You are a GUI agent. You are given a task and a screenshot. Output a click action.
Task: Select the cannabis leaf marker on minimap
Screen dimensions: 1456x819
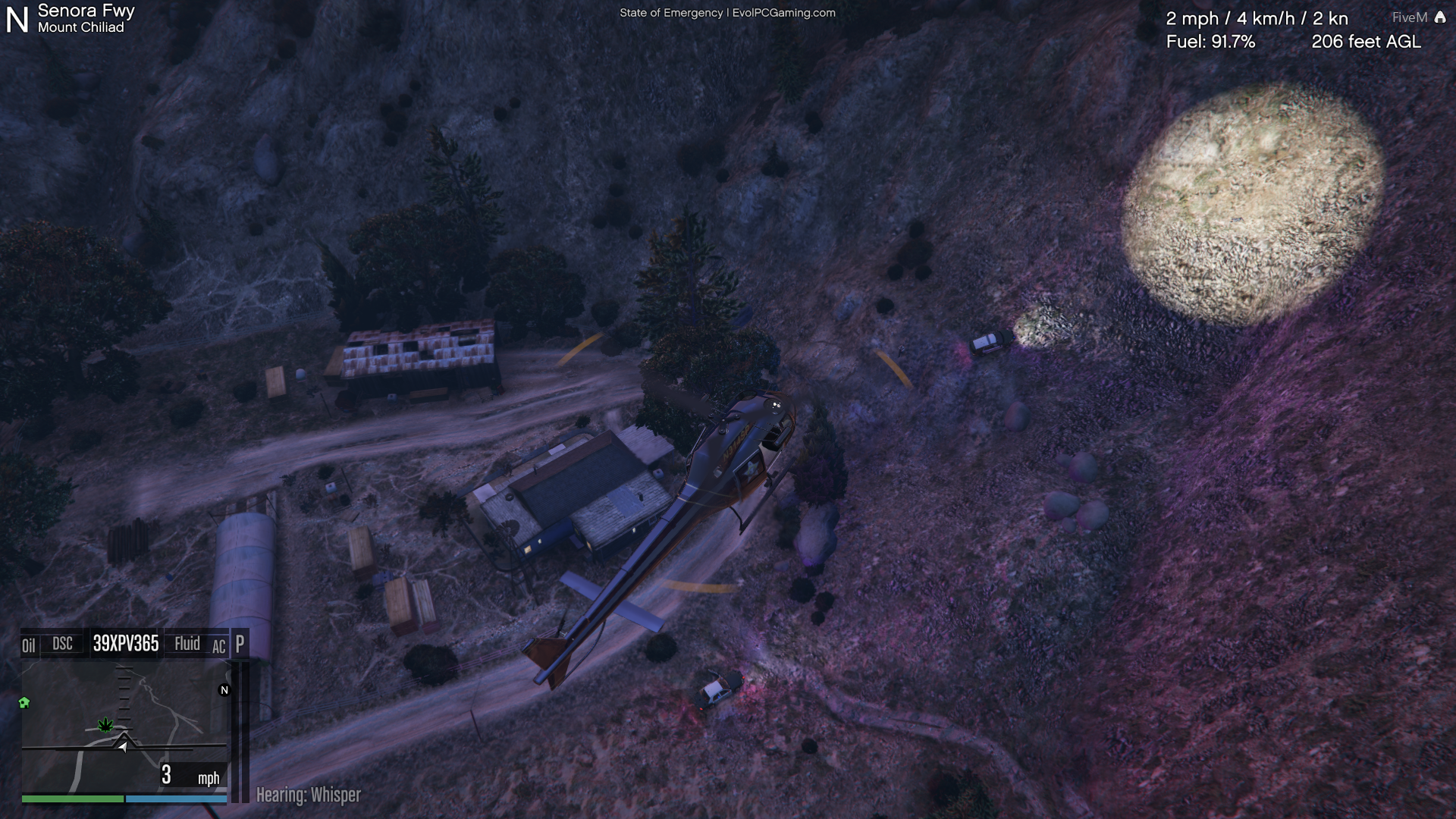click(x=105, y=725)
